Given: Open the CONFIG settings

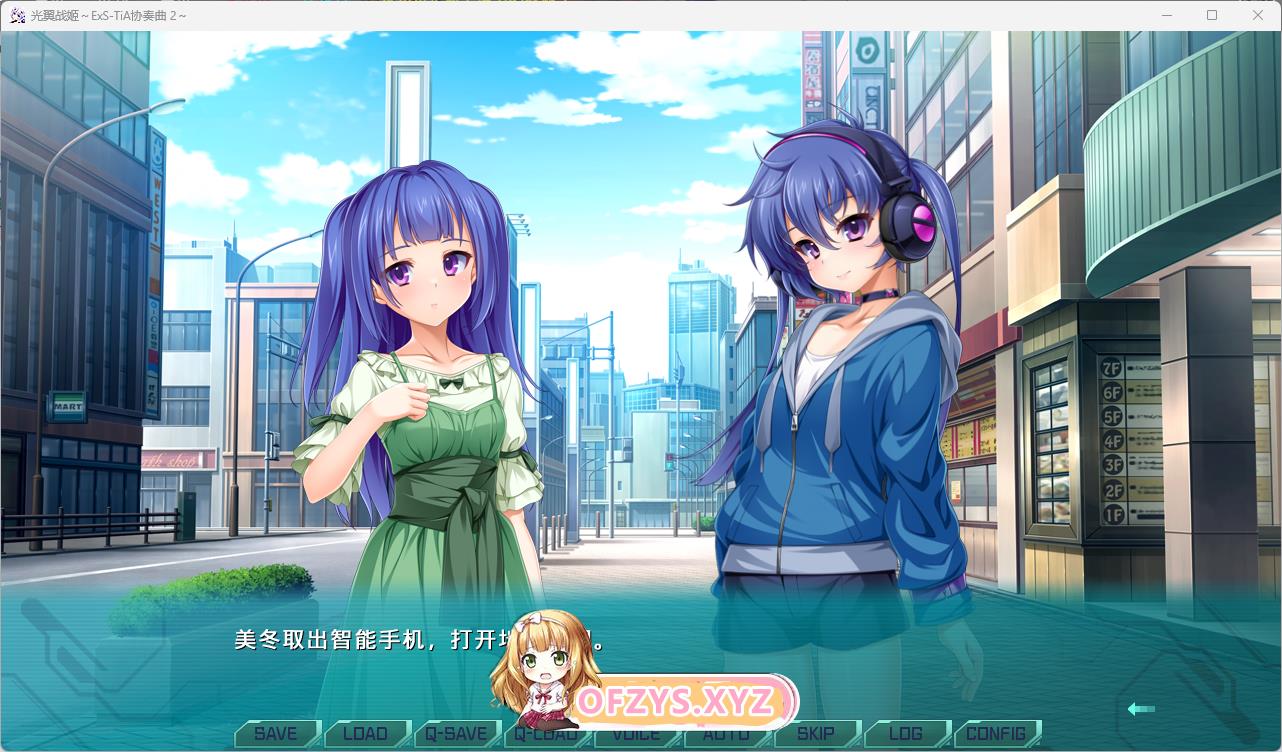Looking at the screenshot, I should tap(996, 734).
